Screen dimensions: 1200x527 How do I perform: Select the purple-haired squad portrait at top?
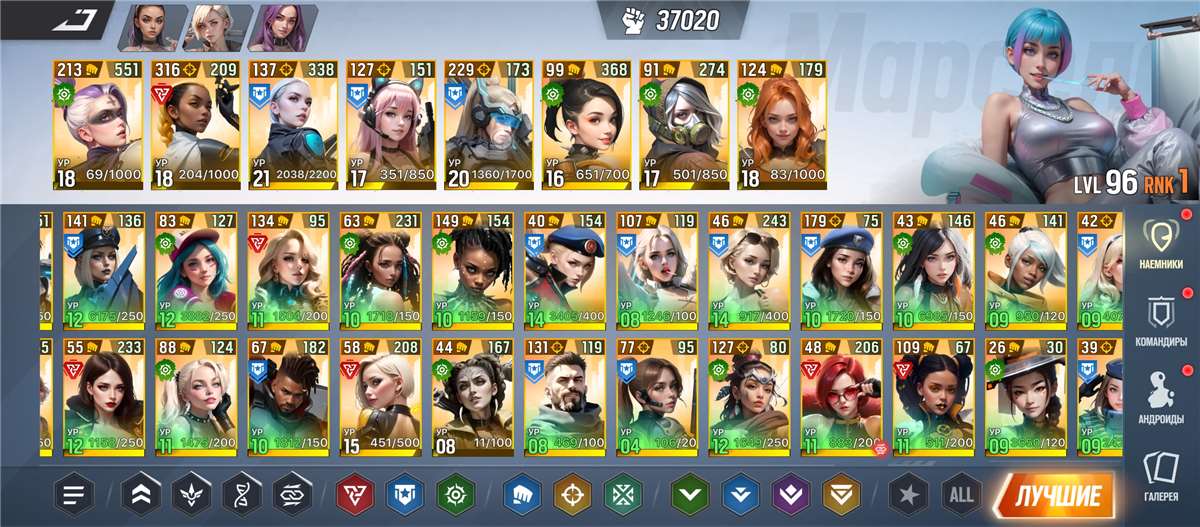(281, 27)
